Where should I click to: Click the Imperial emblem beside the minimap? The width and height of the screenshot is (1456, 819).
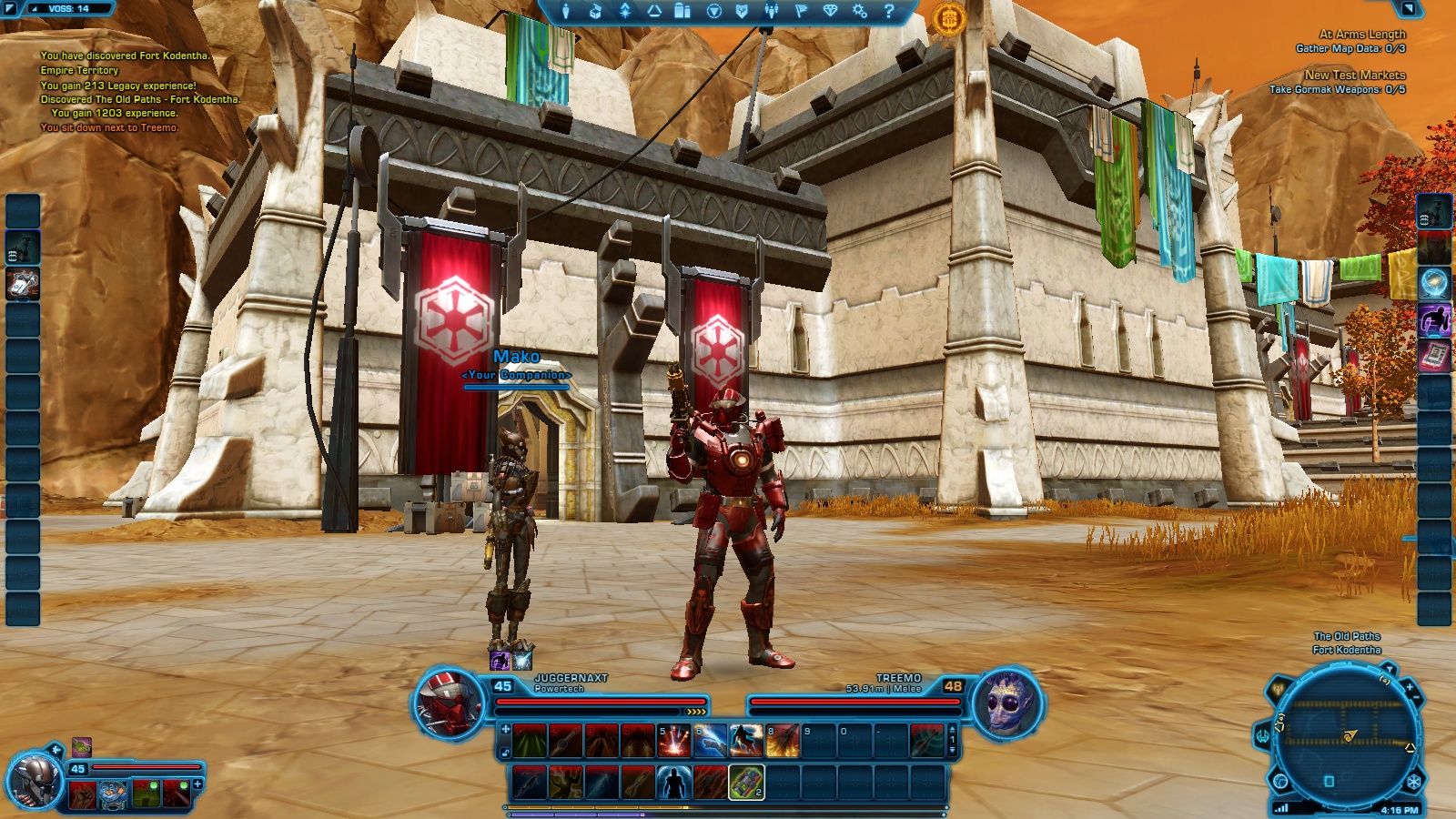pyautogui.click(x=1412, y=780)
